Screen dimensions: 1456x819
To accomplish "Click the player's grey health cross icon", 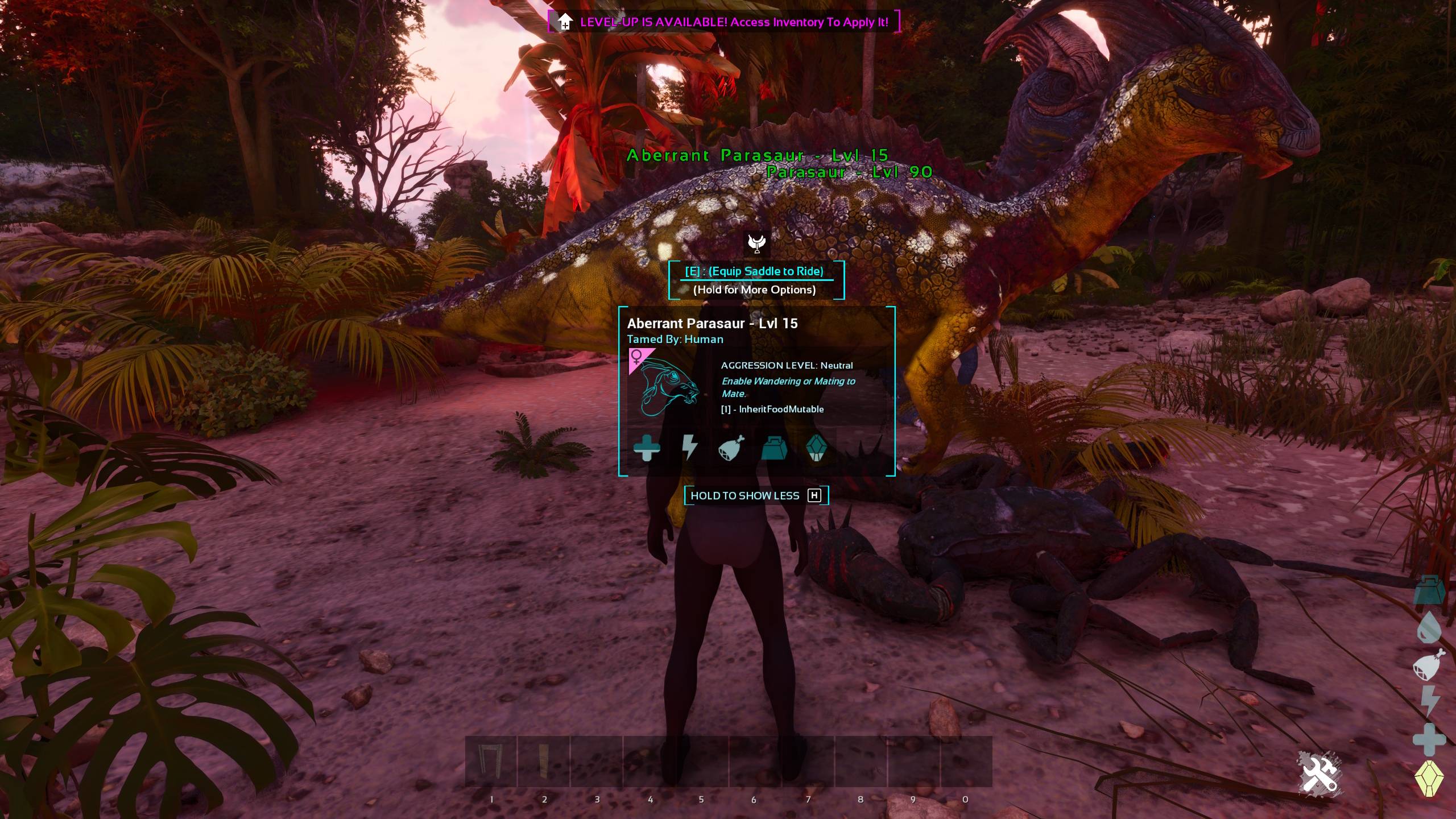I will [x=1429, y=739].
